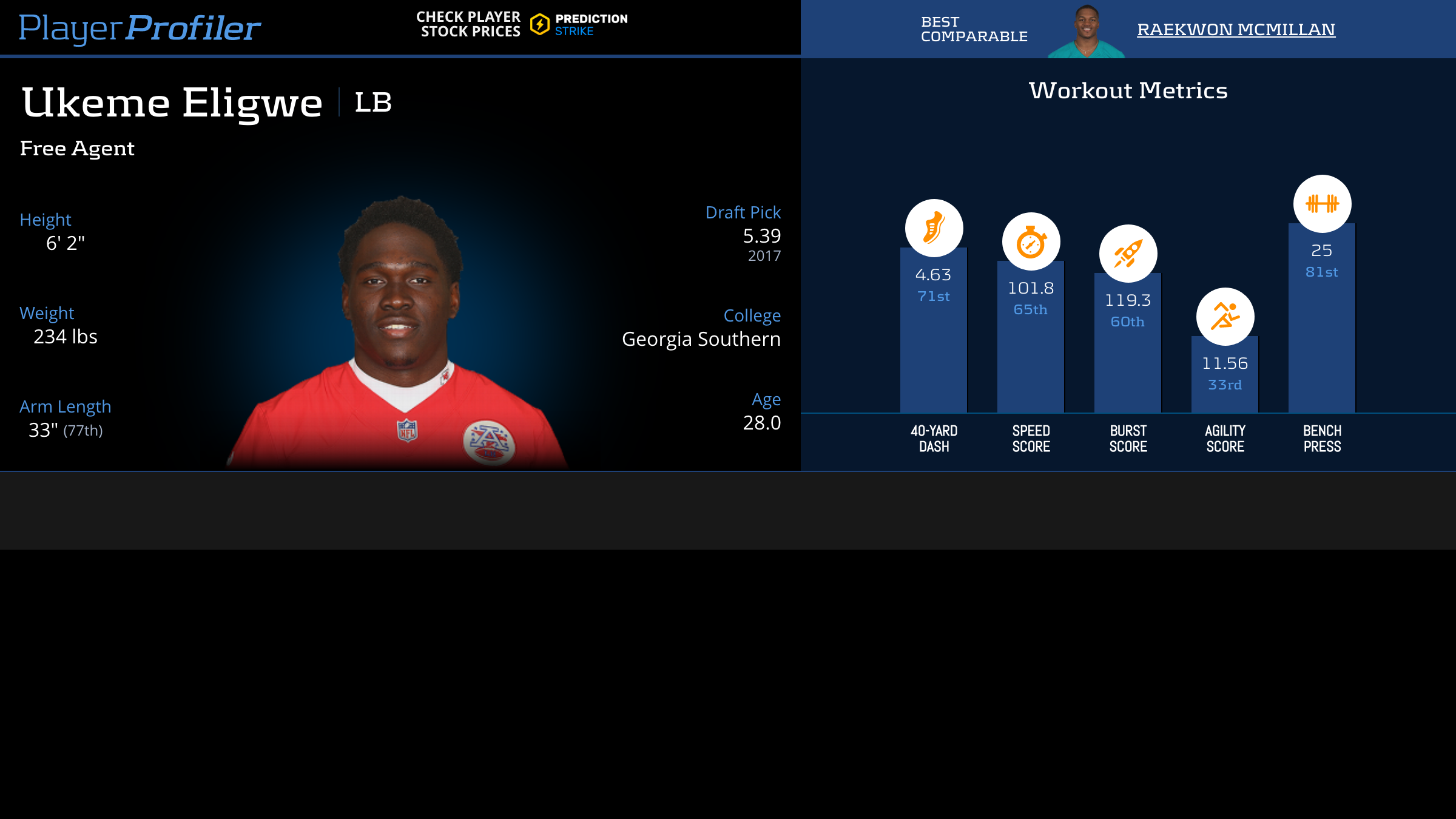This screenshot has width=1456, height=819.
Task: Open the PlayerProfiler home logo
Action: (140, 28)
